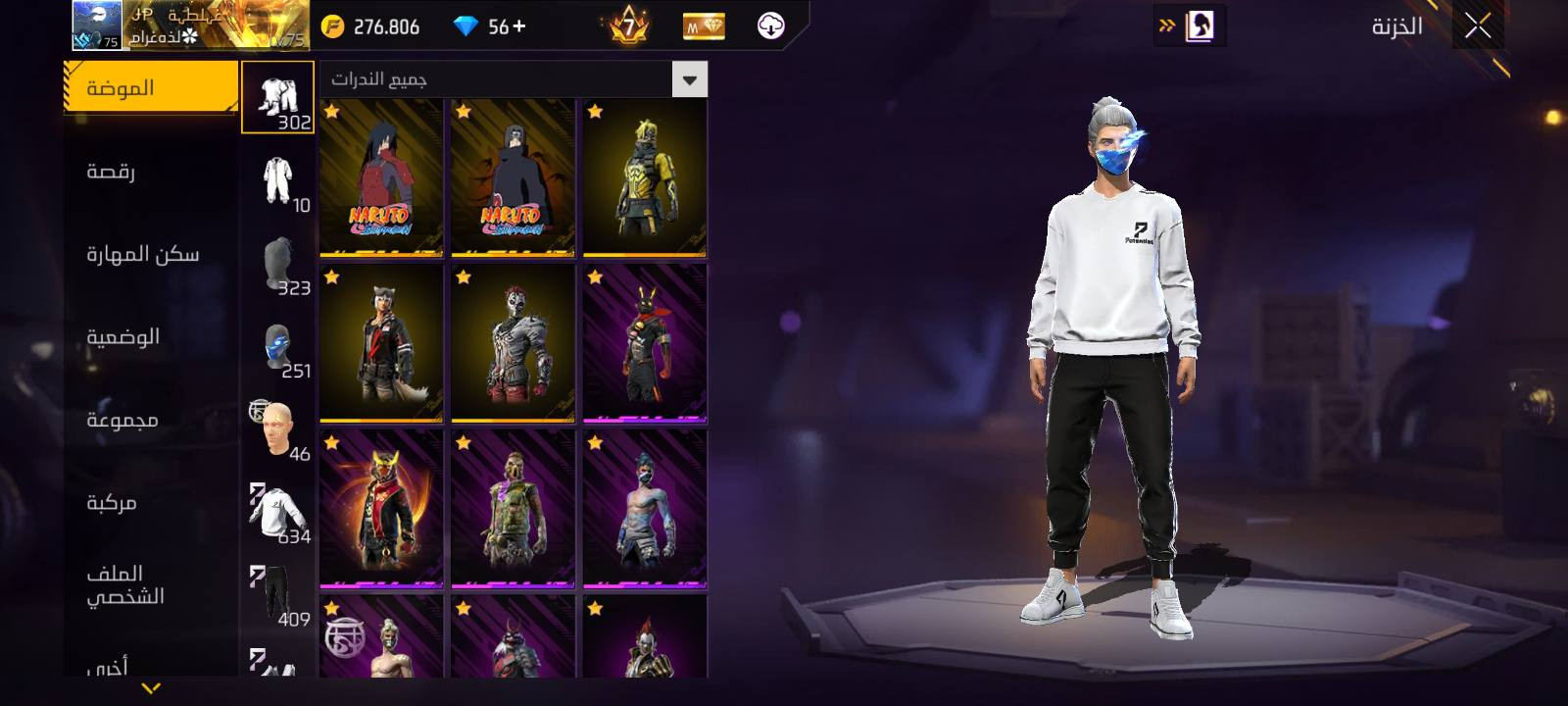Add diamonds using the plus button
Screen dimensions: 1568x706
tap(518, 26)
